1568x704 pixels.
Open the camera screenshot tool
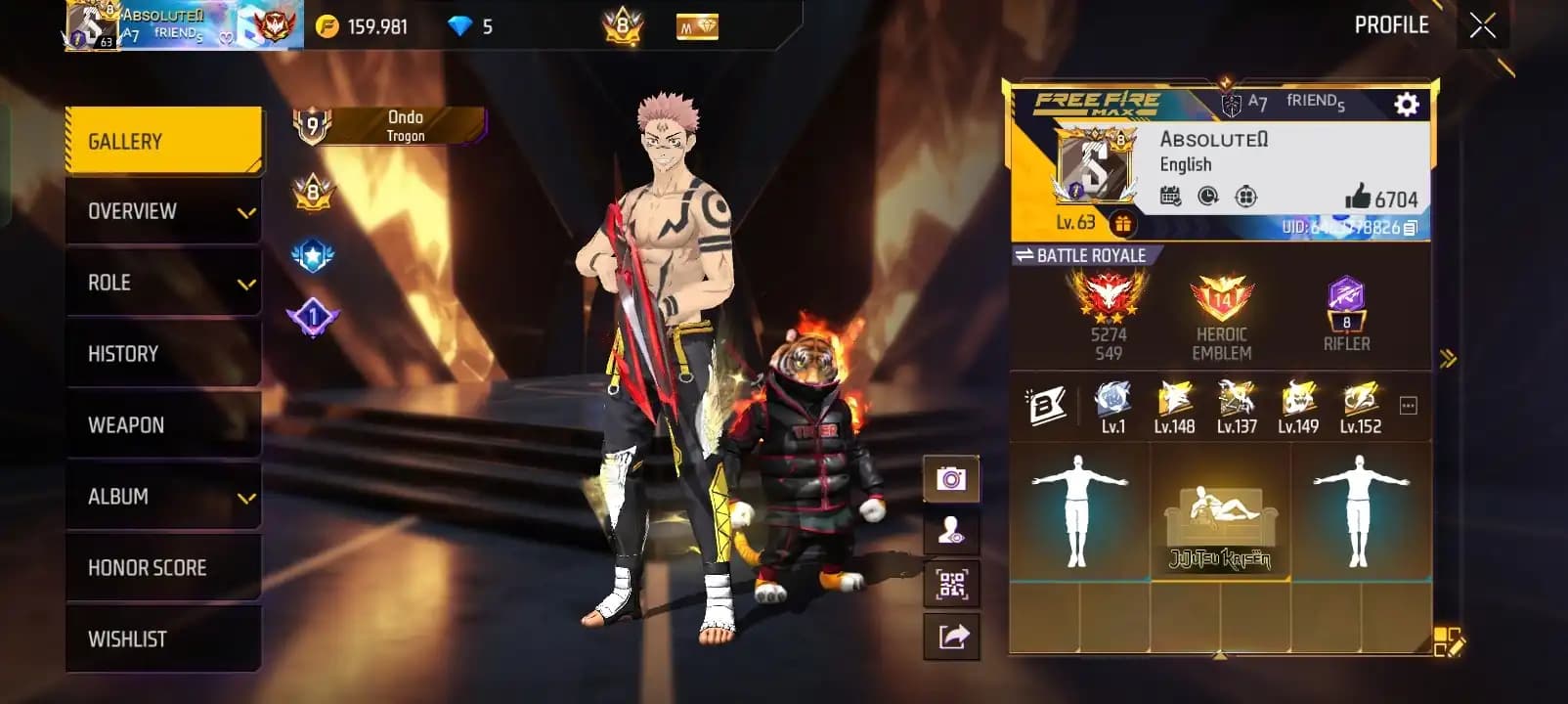click(949, 479)
